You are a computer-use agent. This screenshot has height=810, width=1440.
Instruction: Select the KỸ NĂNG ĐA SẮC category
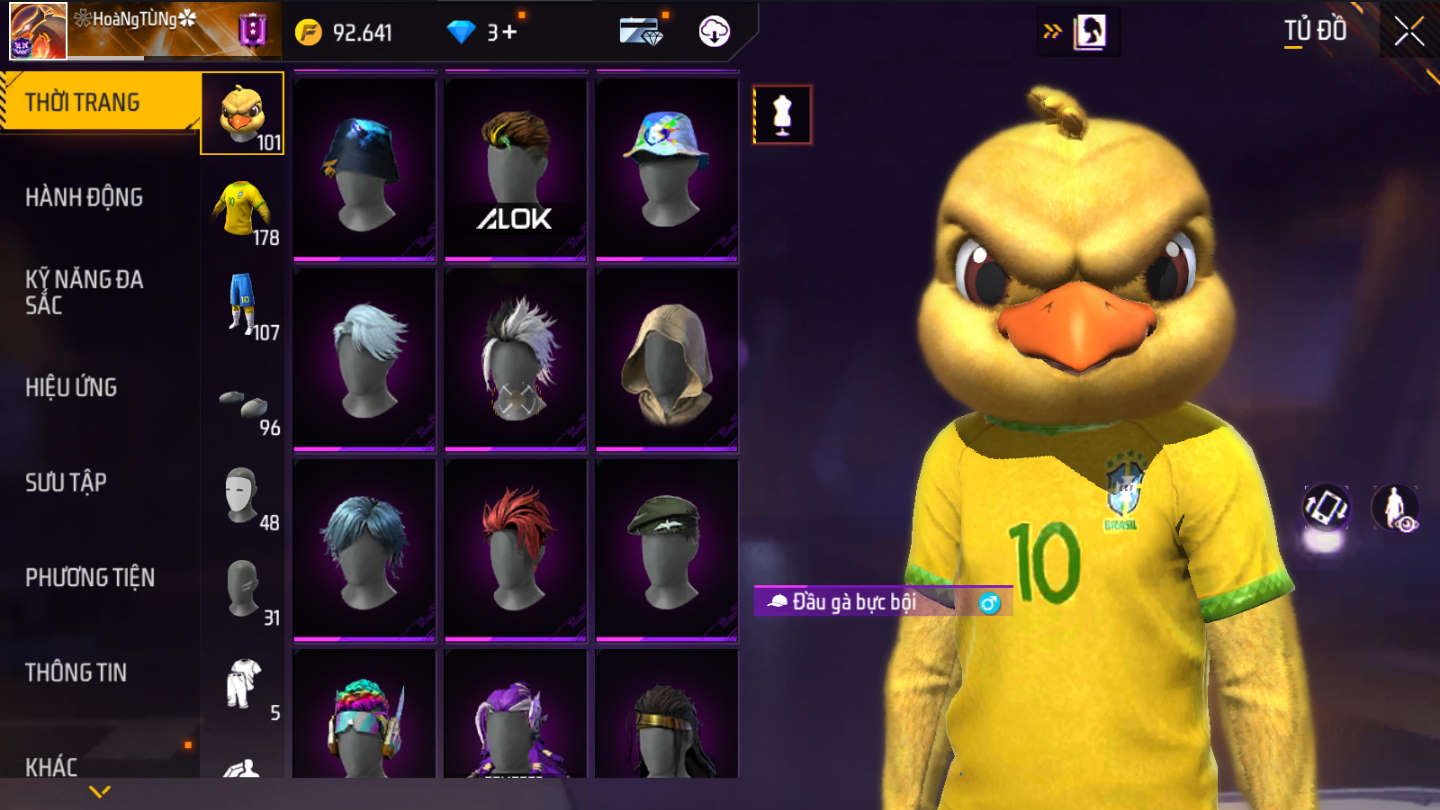point(84,292)
